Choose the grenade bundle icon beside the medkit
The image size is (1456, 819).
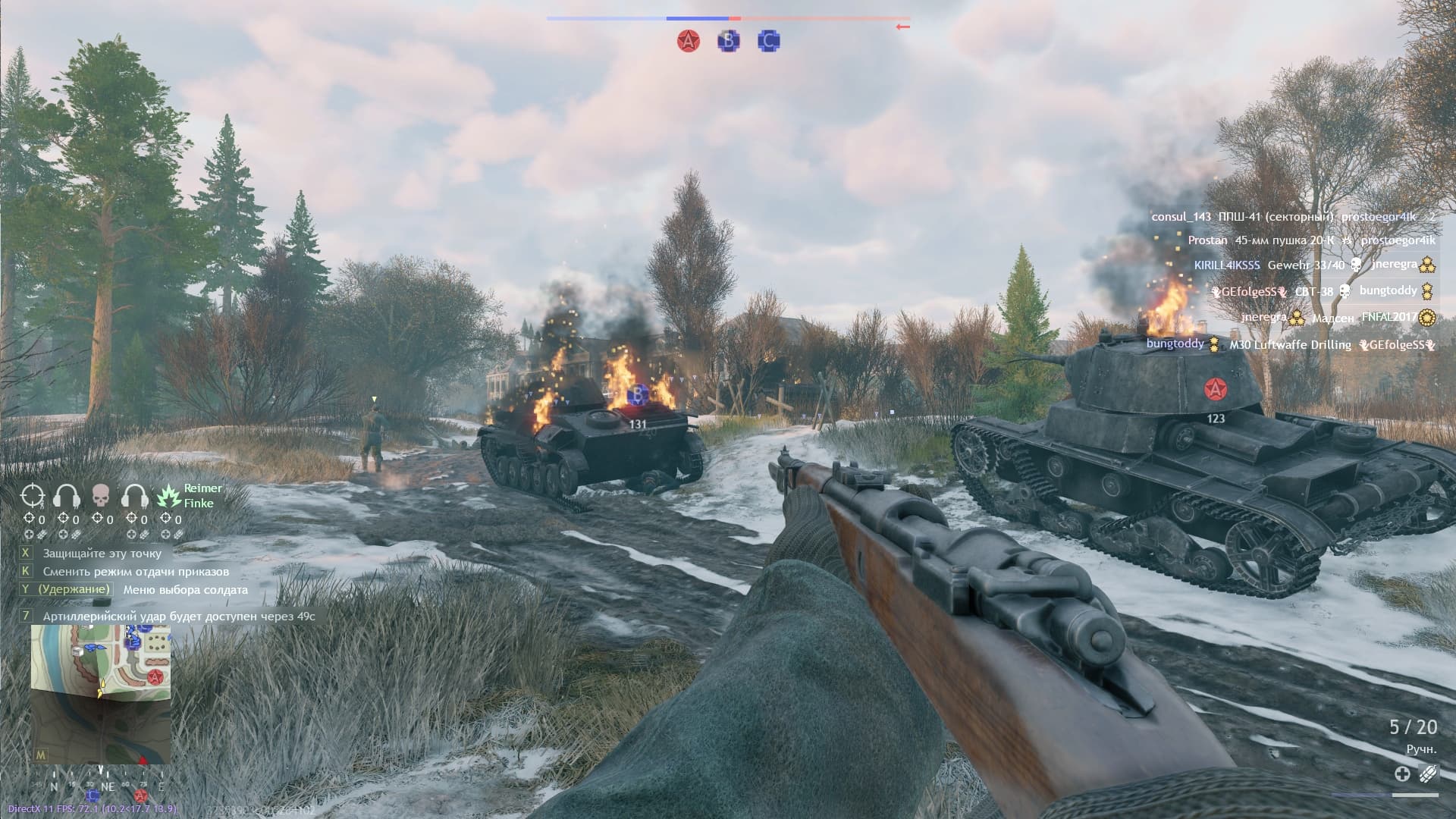tap(1427, 773)
